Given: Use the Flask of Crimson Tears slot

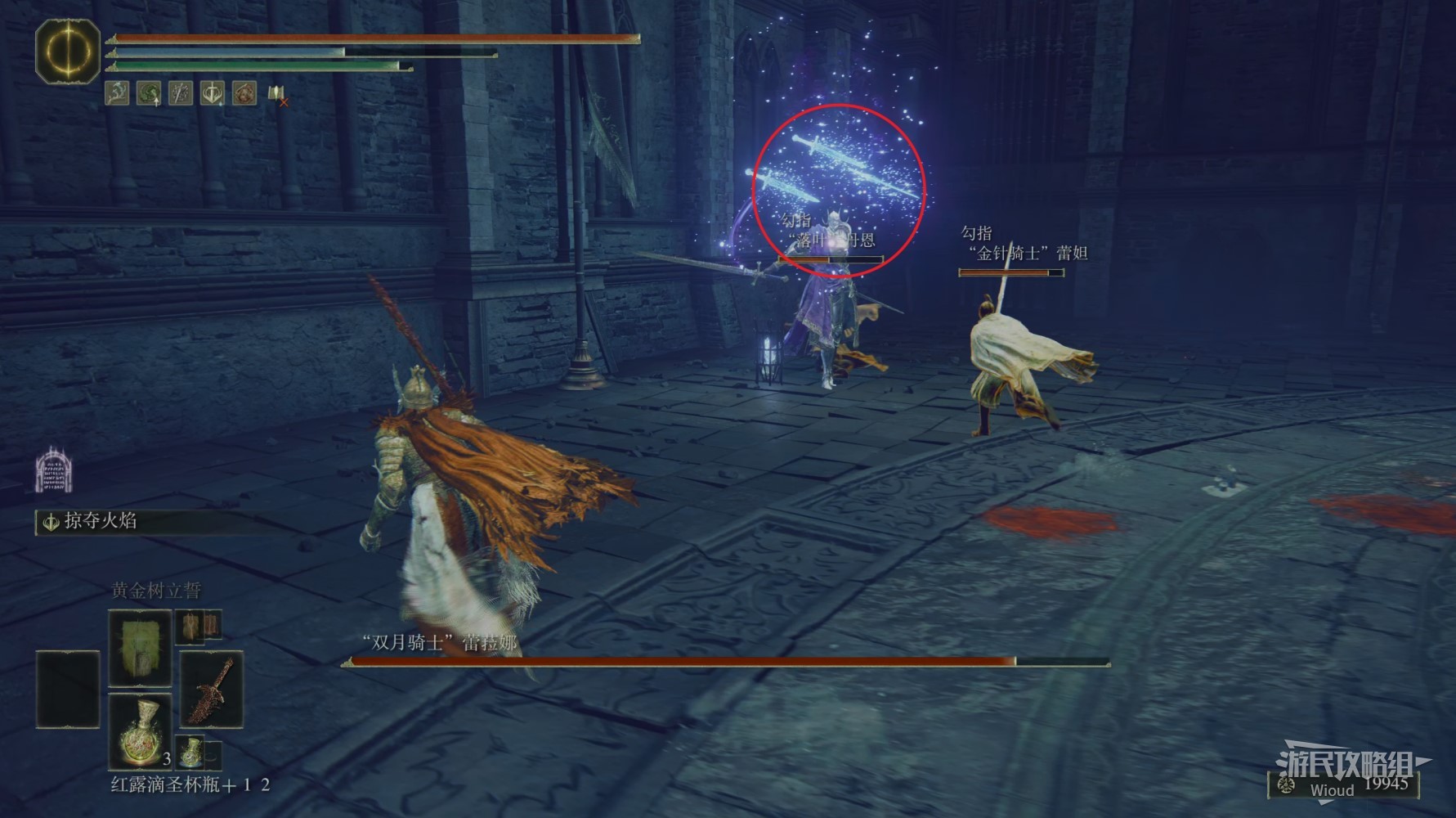Looking at the screenshot, I should click(x=140, y=730).
